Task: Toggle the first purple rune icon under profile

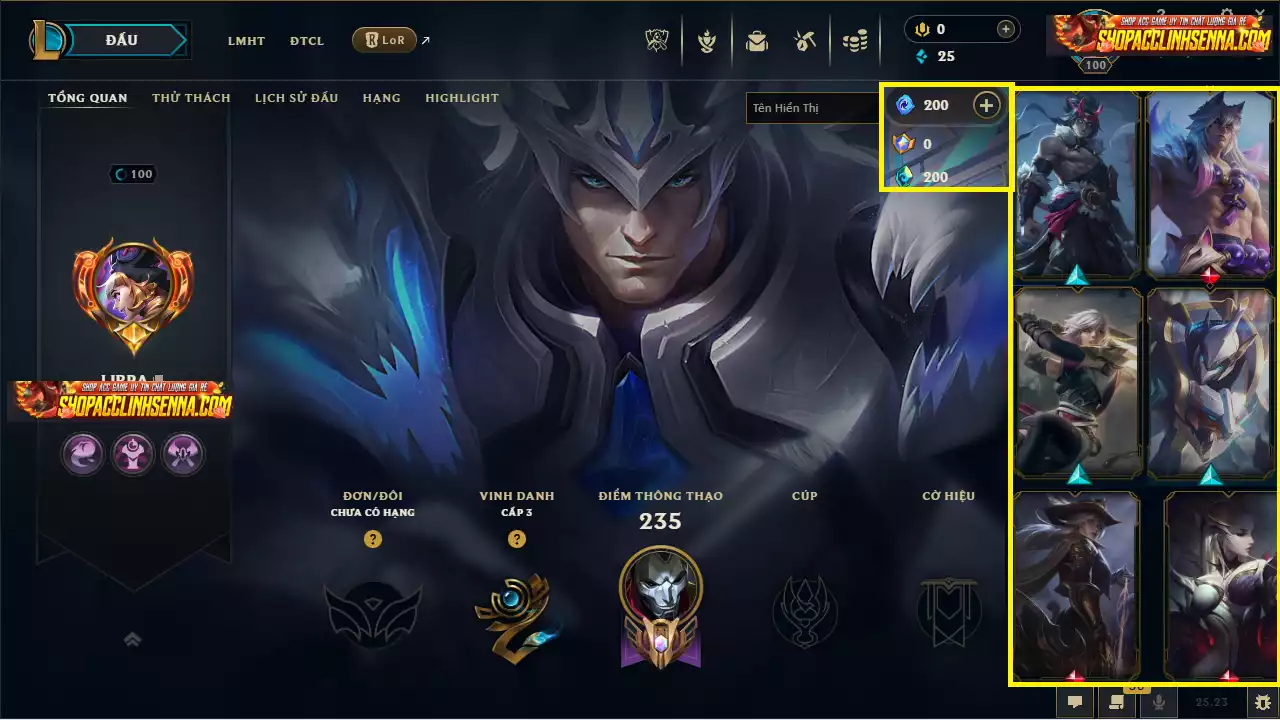Action: 83,454
